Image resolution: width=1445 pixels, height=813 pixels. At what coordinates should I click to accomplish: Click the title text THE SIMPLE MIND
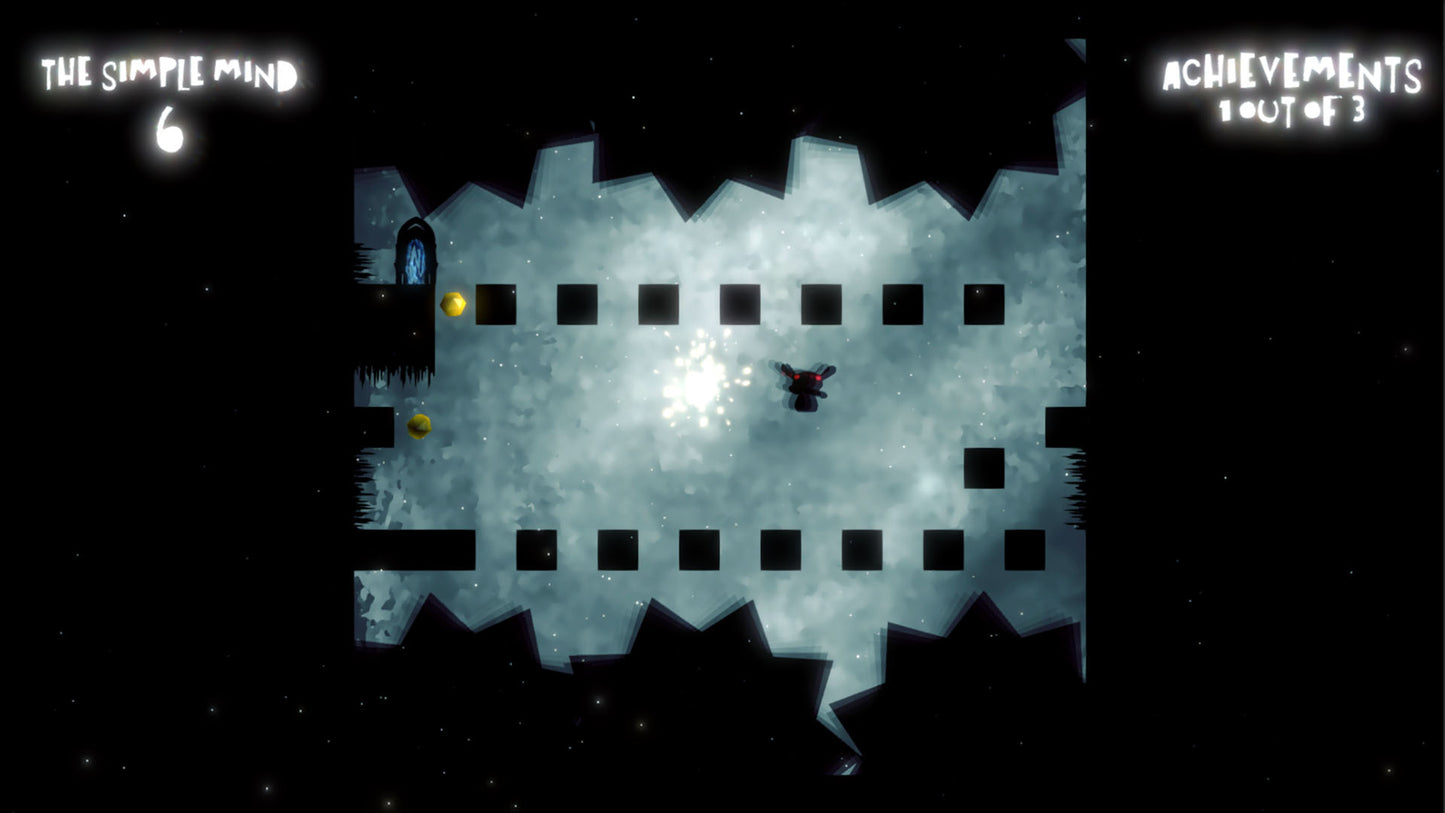pyautogui.click(x=172, y=70)
